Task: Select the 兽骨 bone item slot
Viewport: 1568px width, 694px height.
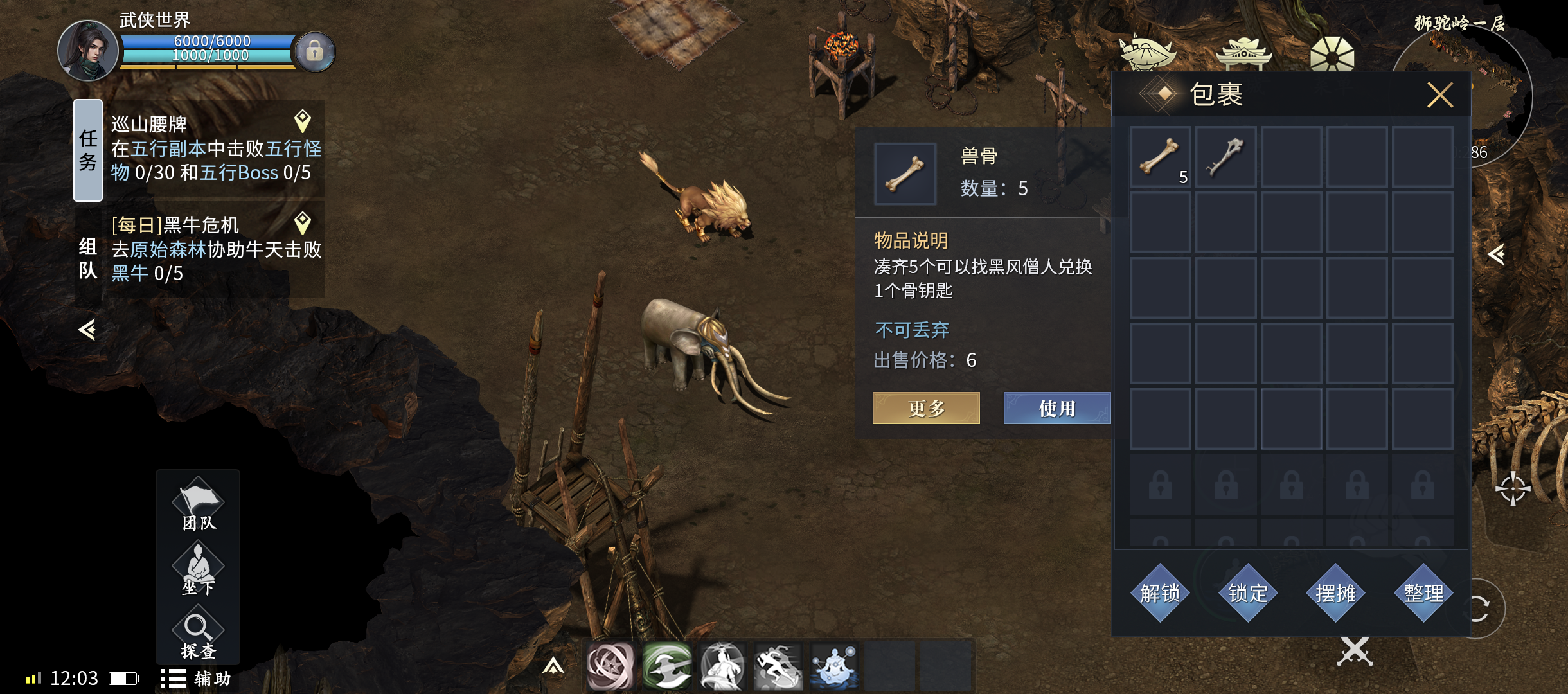Action: coord(1160,157)
